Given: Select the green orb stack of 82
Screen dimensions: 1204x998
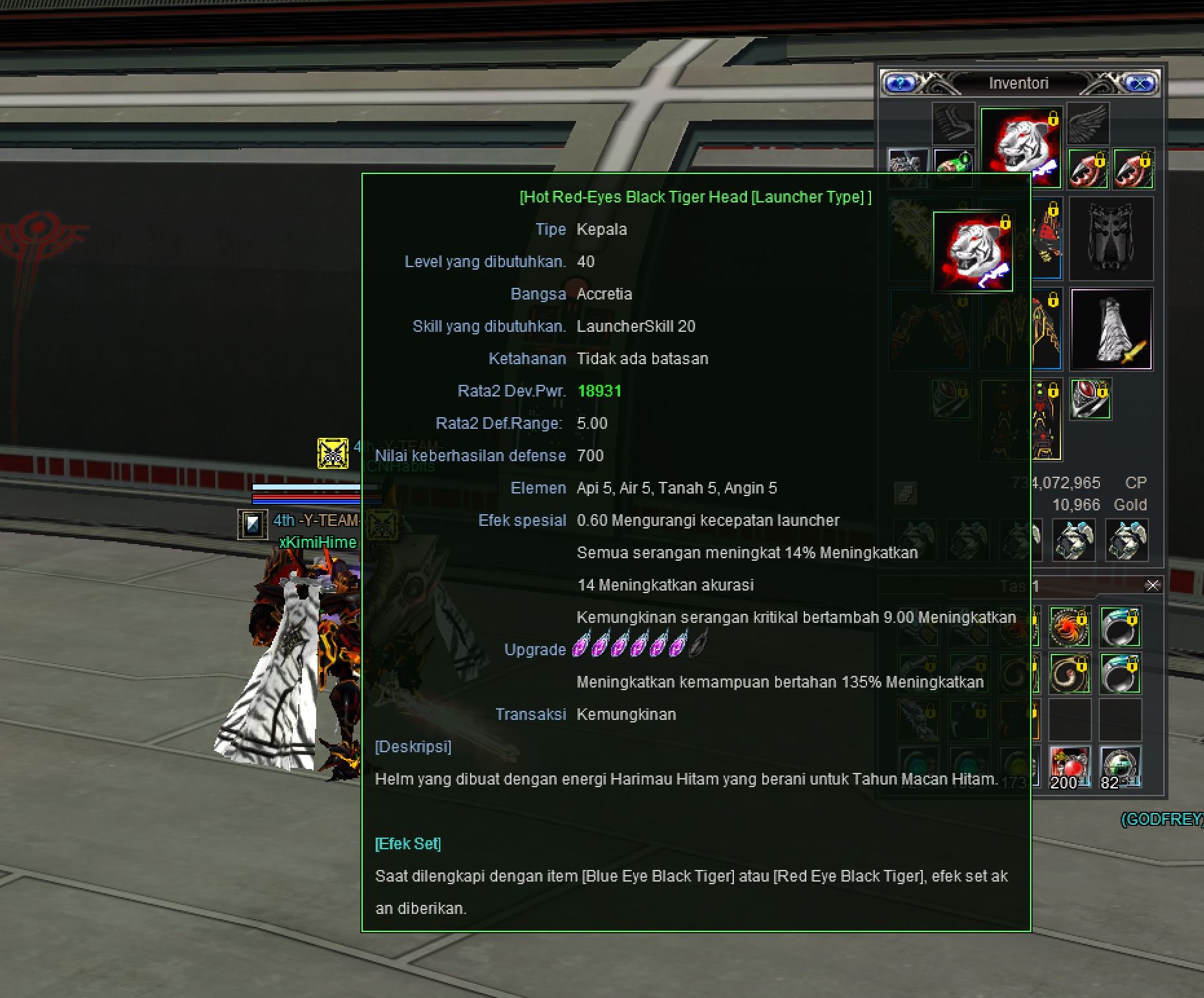Looking at the screenshot, I should (x=1120, y=767).
